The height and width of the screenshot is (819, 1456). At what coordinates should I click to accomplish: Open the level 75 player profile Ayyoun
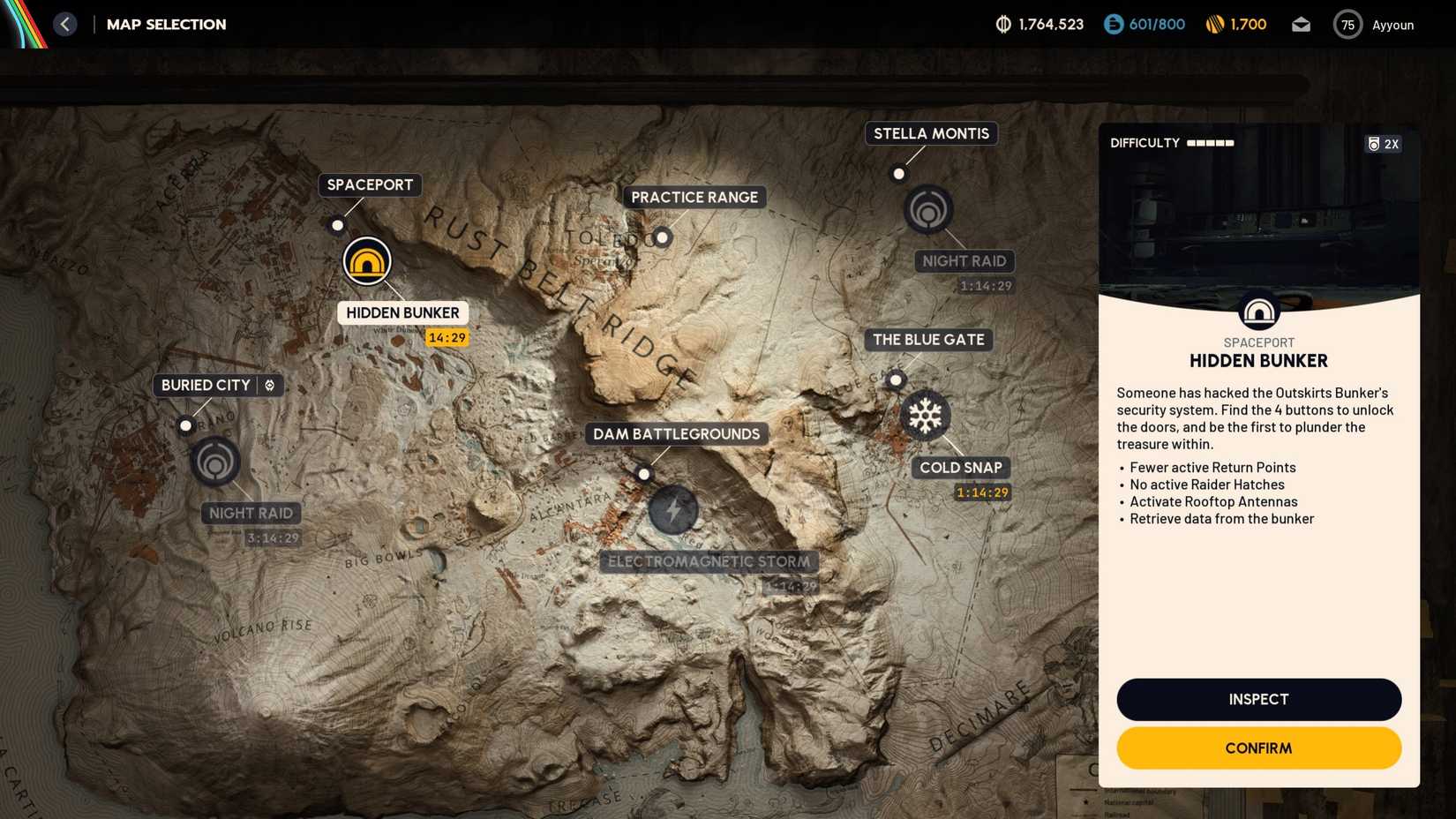tap(1347, 24)
